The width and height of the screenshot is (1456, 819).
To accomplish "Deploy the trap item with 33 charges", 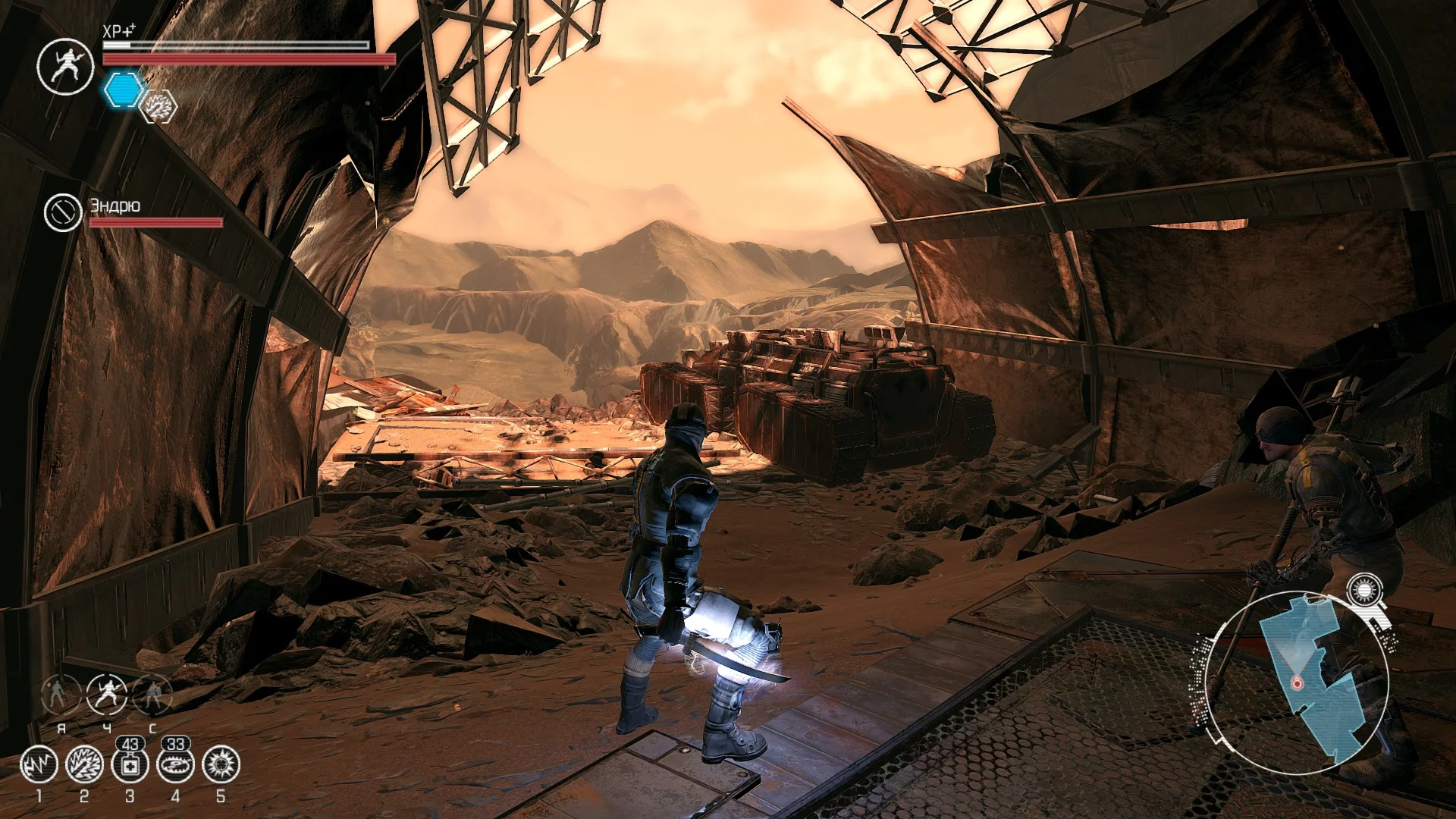I will click(x=175, y=764).
